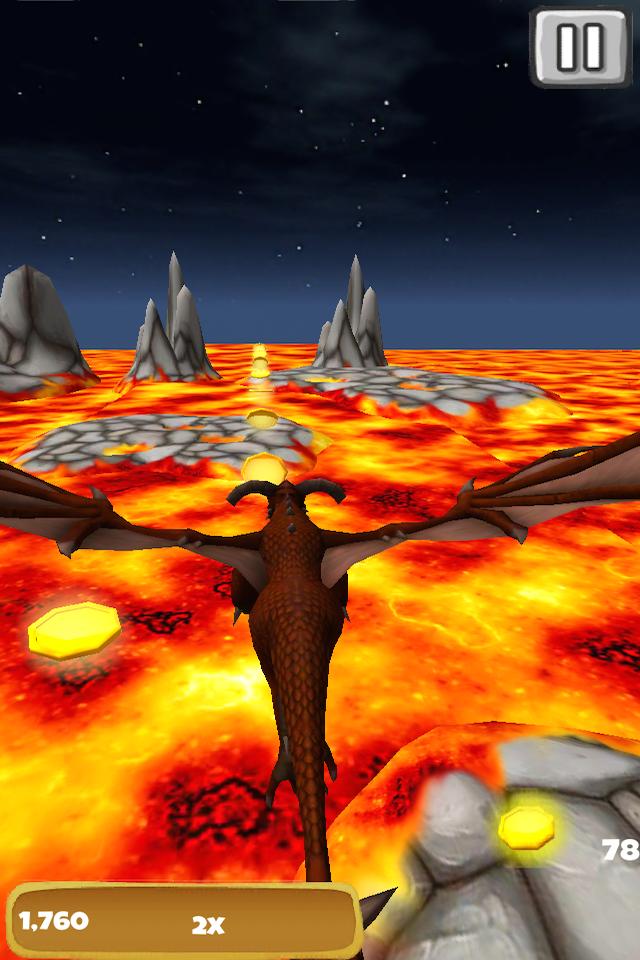Pause the game with the pause button
The height and width of the screenshot is (960, 640).
coord(580,46)
